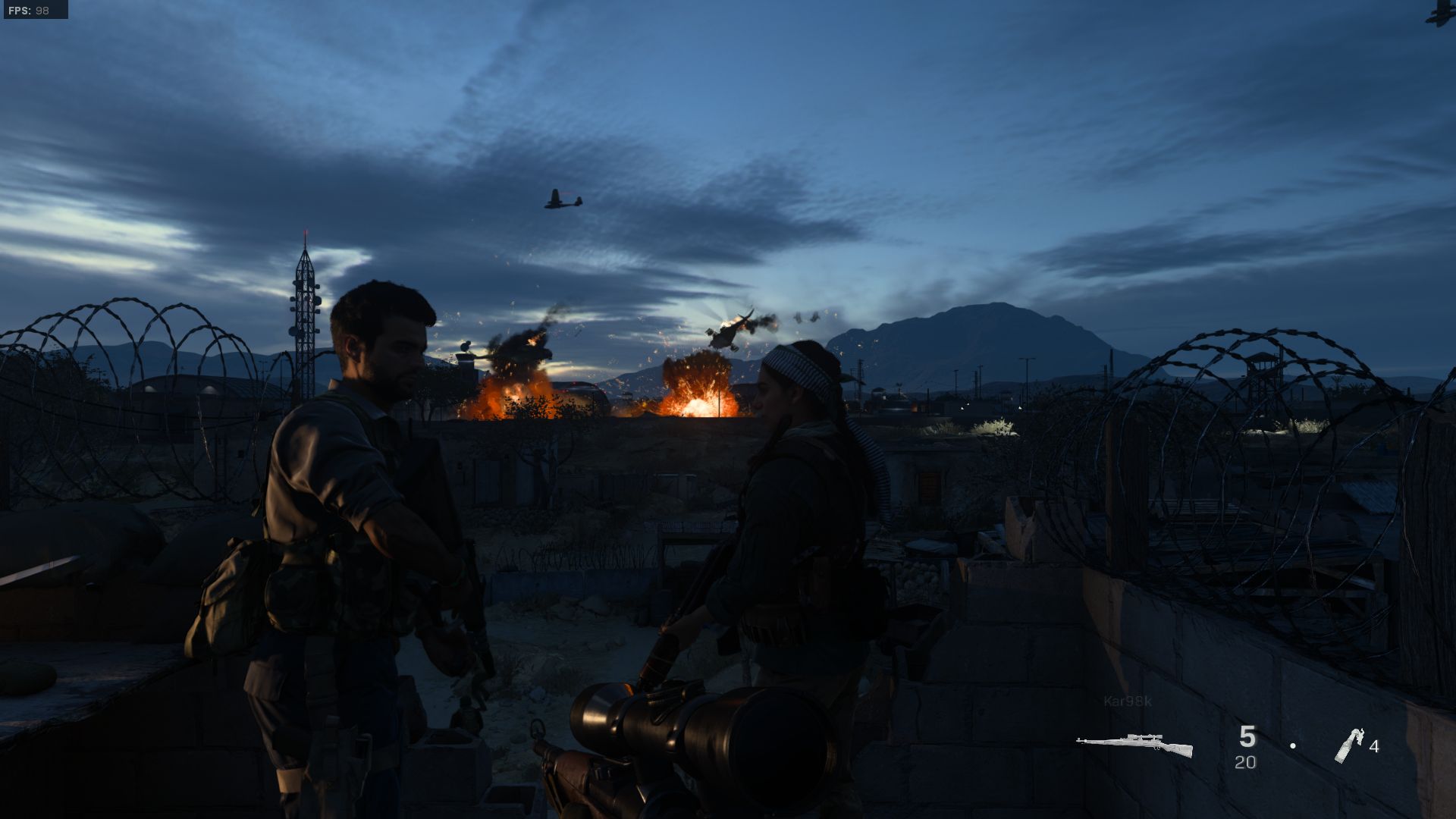Click the molotov cocktail equipment icon
The width and height of the screenshot is (1456, 819).
click(1348, 745)
